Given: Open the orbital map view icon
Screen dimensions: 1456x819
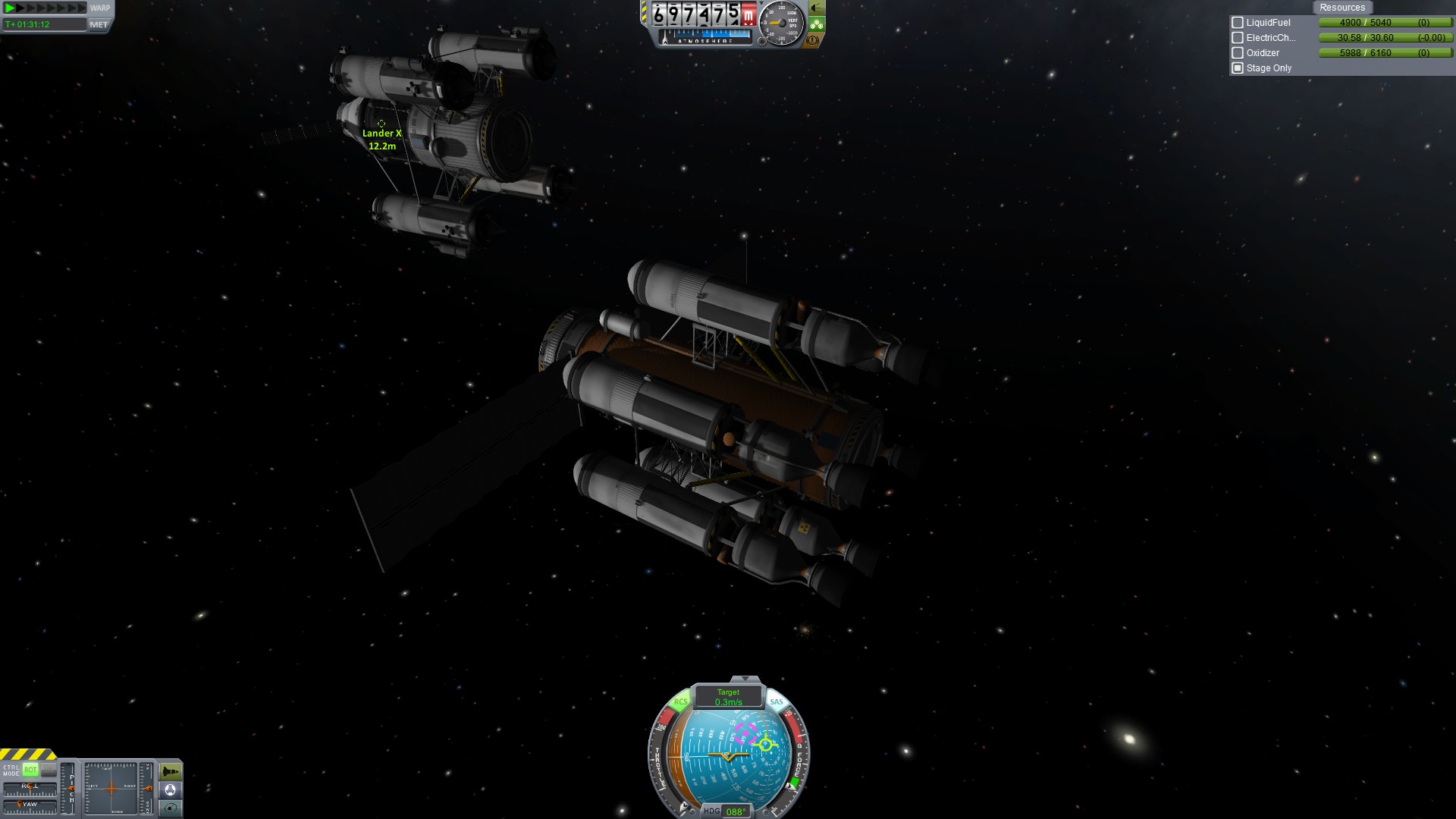Looking at the screenshot, I should (x=171, y=808).
